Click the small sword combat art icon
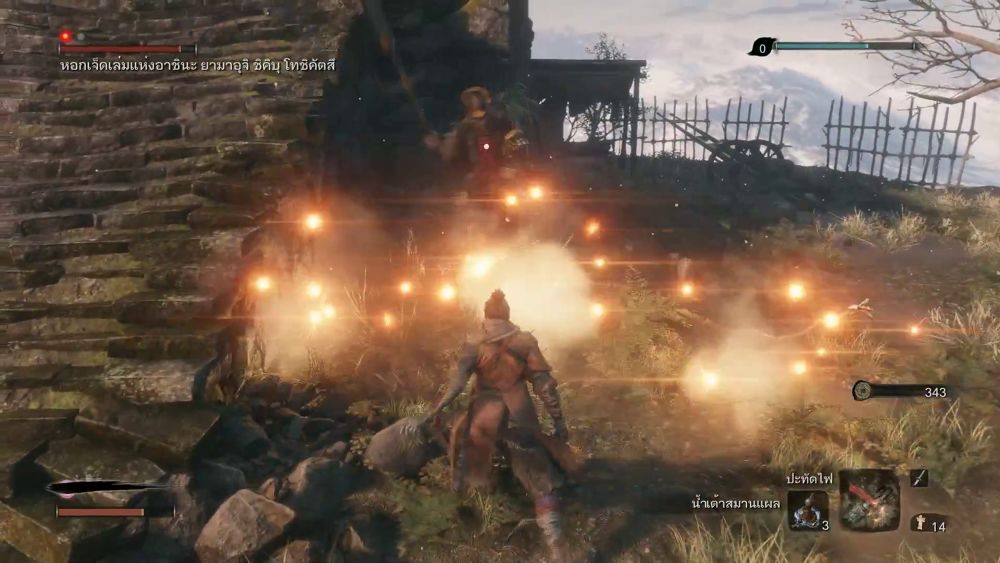1000x563 pixels. point(919,478)
